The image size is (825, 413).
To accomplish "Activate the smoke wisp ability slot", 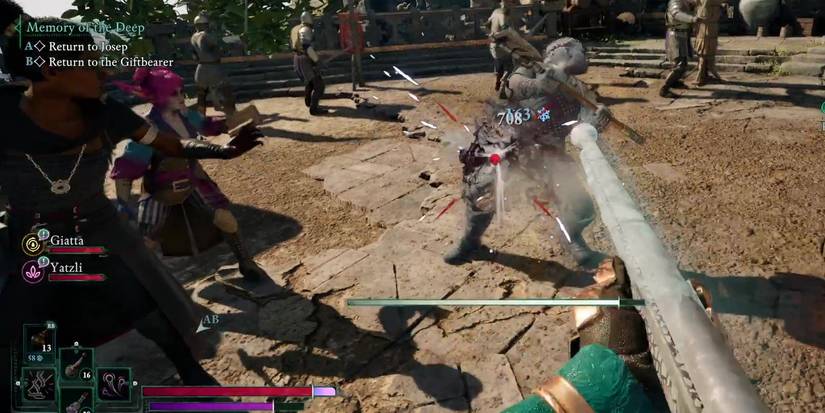I will pos(39,385).
